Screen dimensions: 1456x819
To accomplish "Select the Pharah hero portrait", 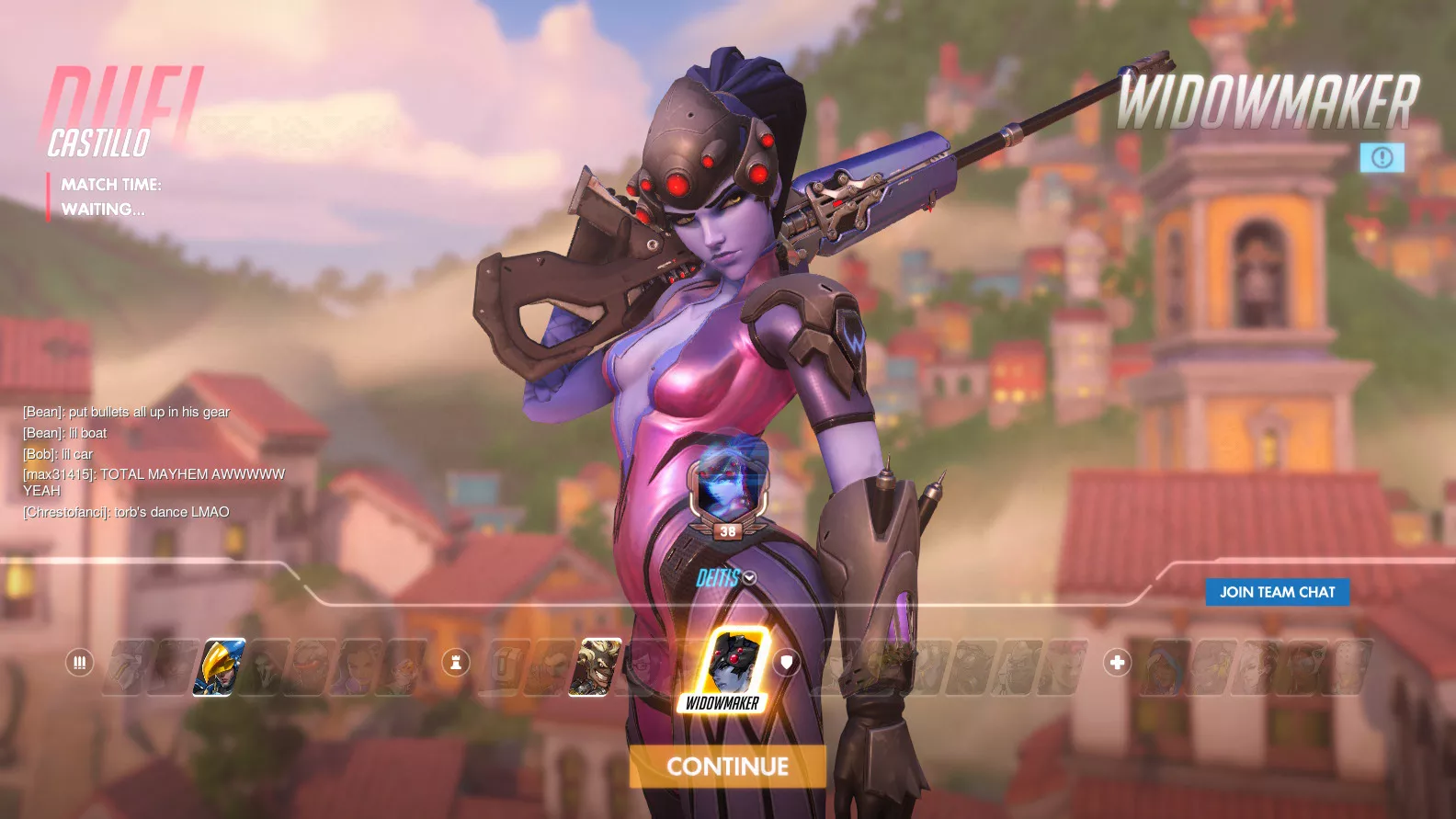I will [x=219, y=667].
